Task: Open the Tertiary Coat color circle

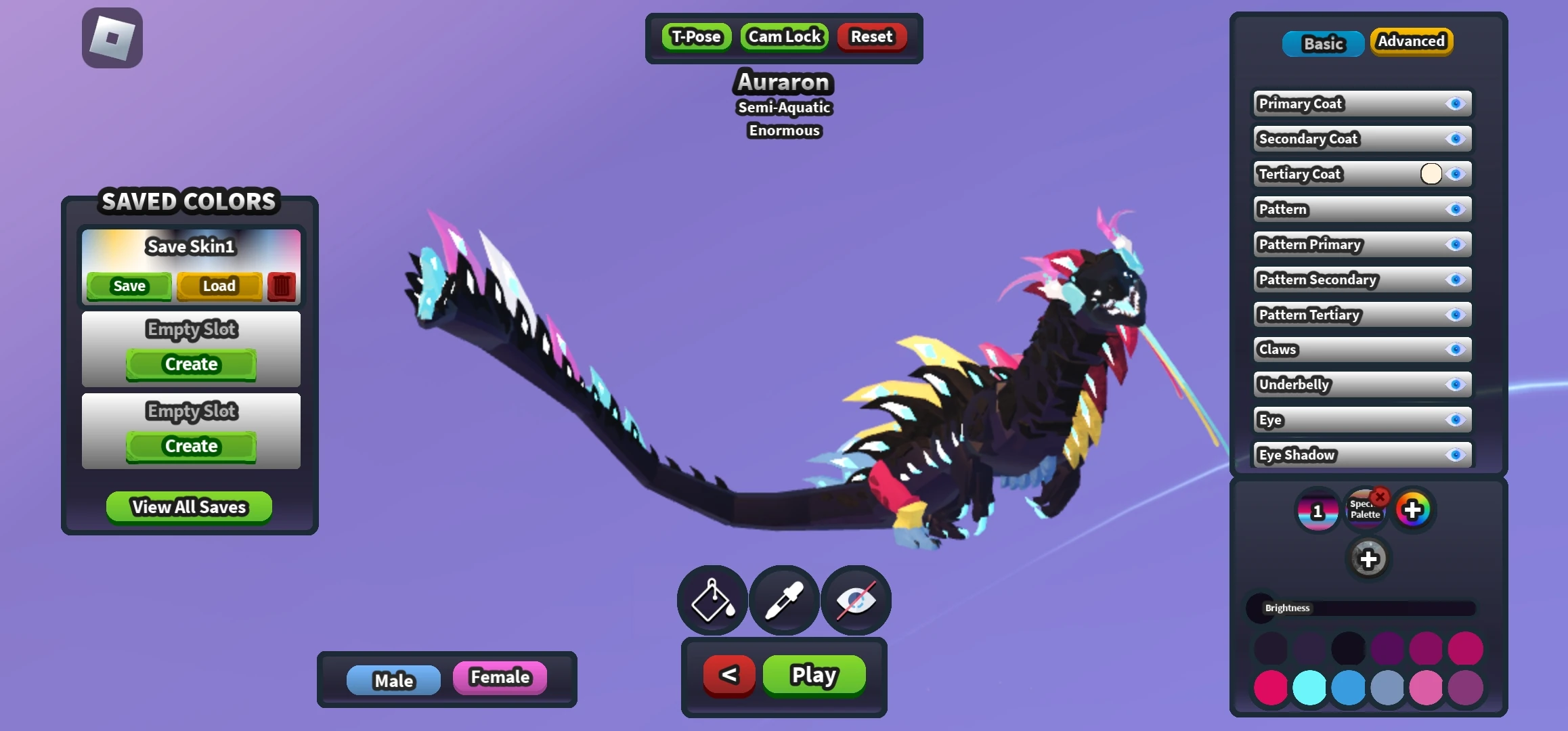Action: click(x=1431, y=174)
